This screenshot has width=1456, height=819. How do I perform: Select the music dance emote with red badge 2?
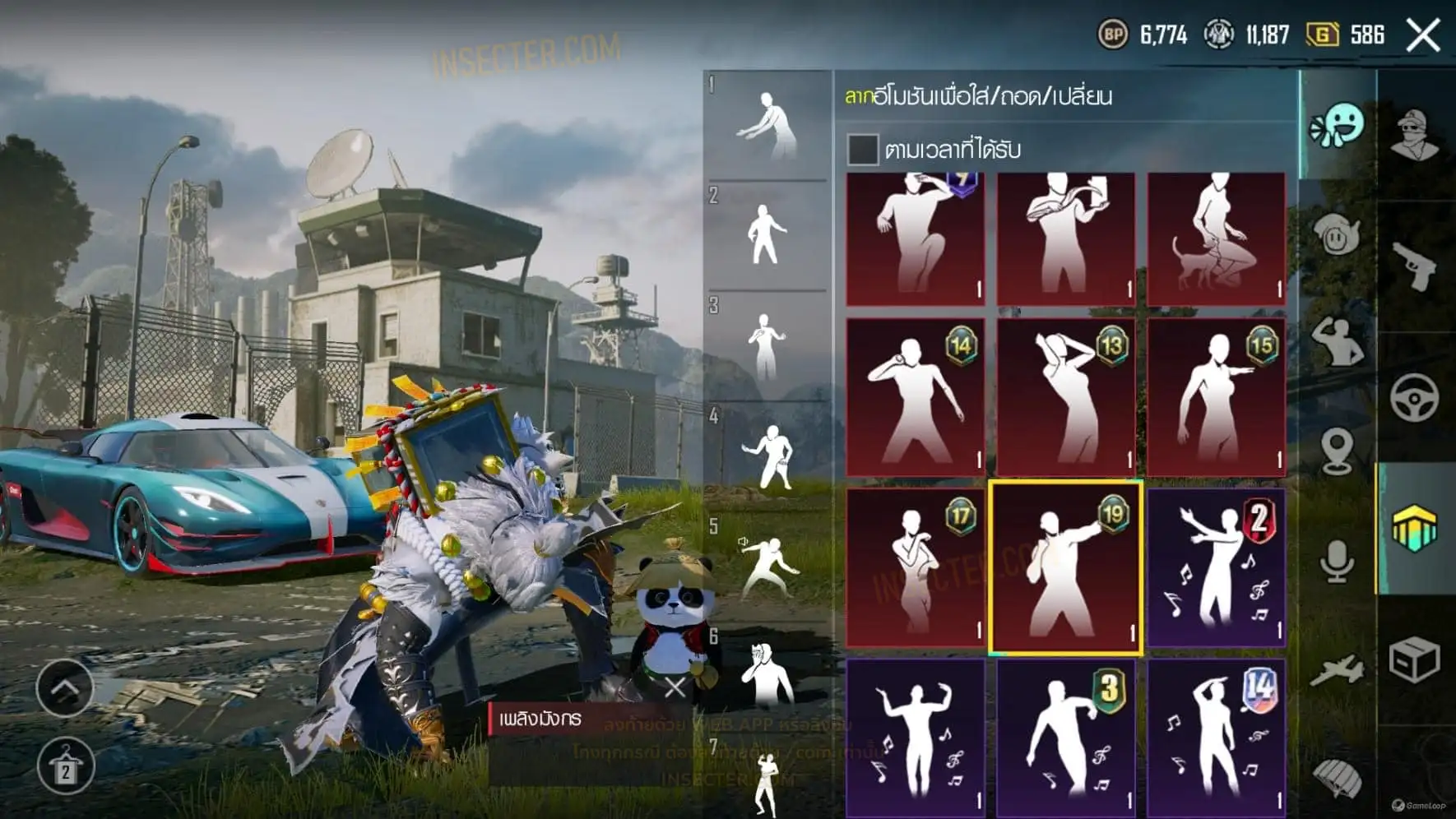pos(1216,567)
